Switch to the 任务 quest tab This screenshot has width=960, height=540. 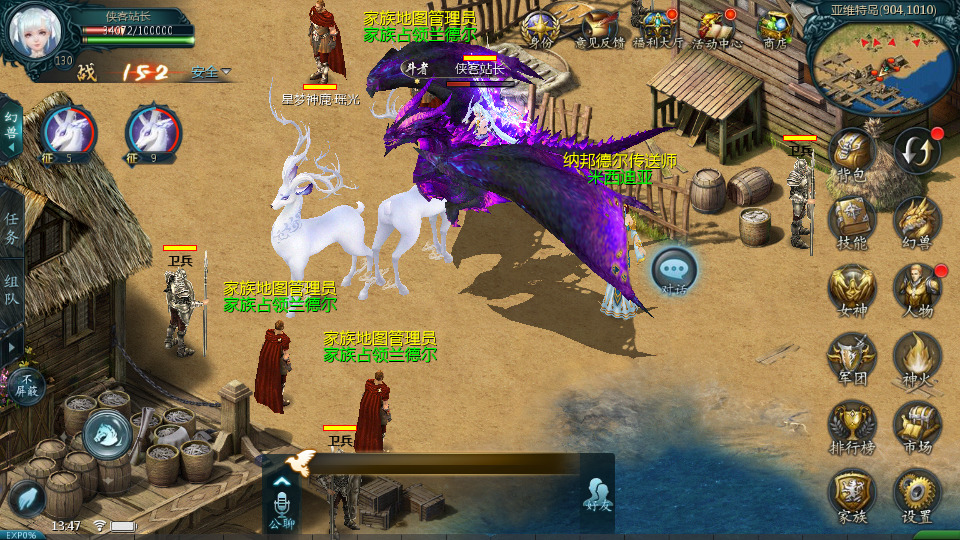[x=12, y=228]
